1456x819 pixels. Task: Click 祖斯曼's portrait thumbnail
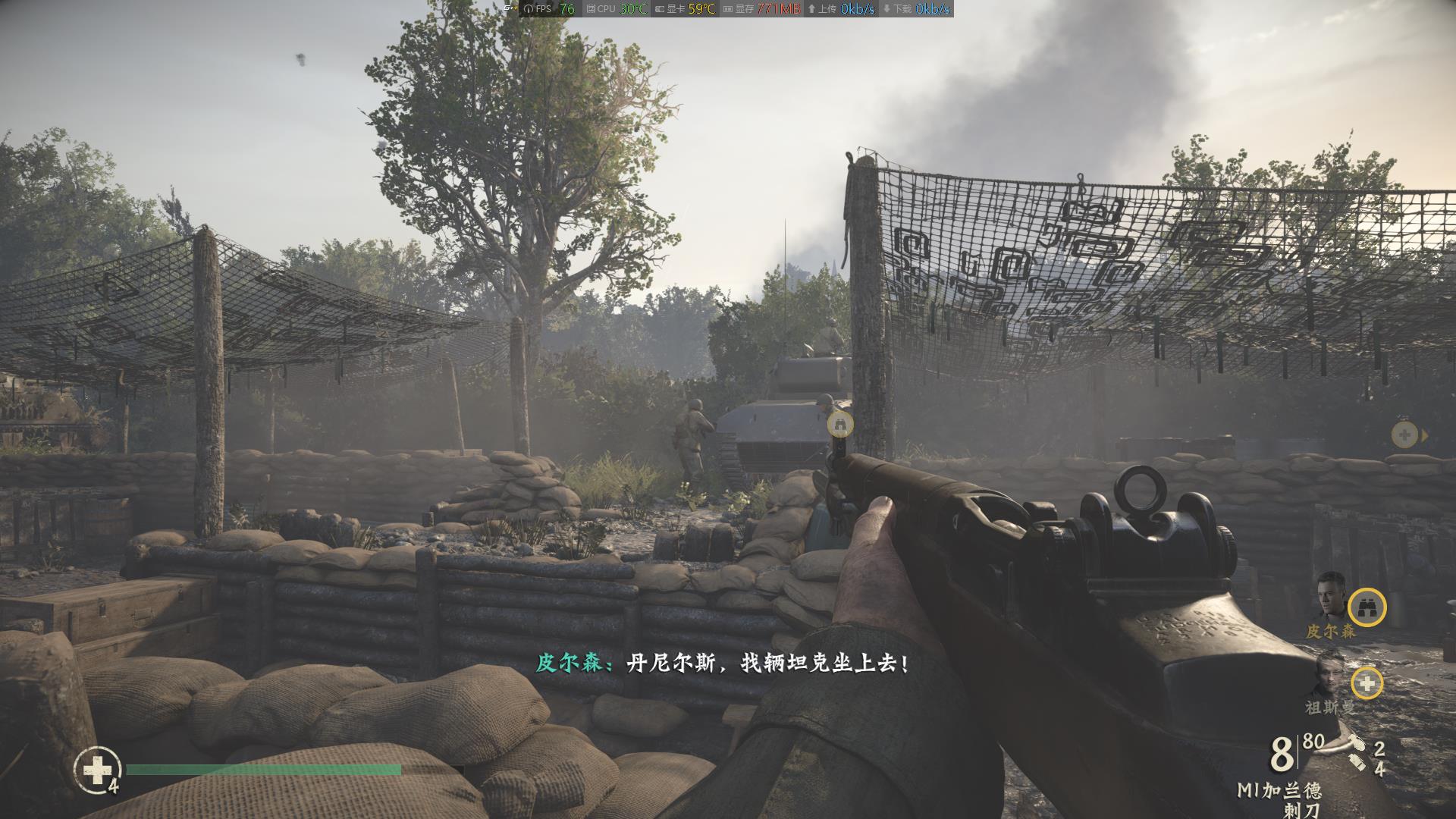[1329, 679]
